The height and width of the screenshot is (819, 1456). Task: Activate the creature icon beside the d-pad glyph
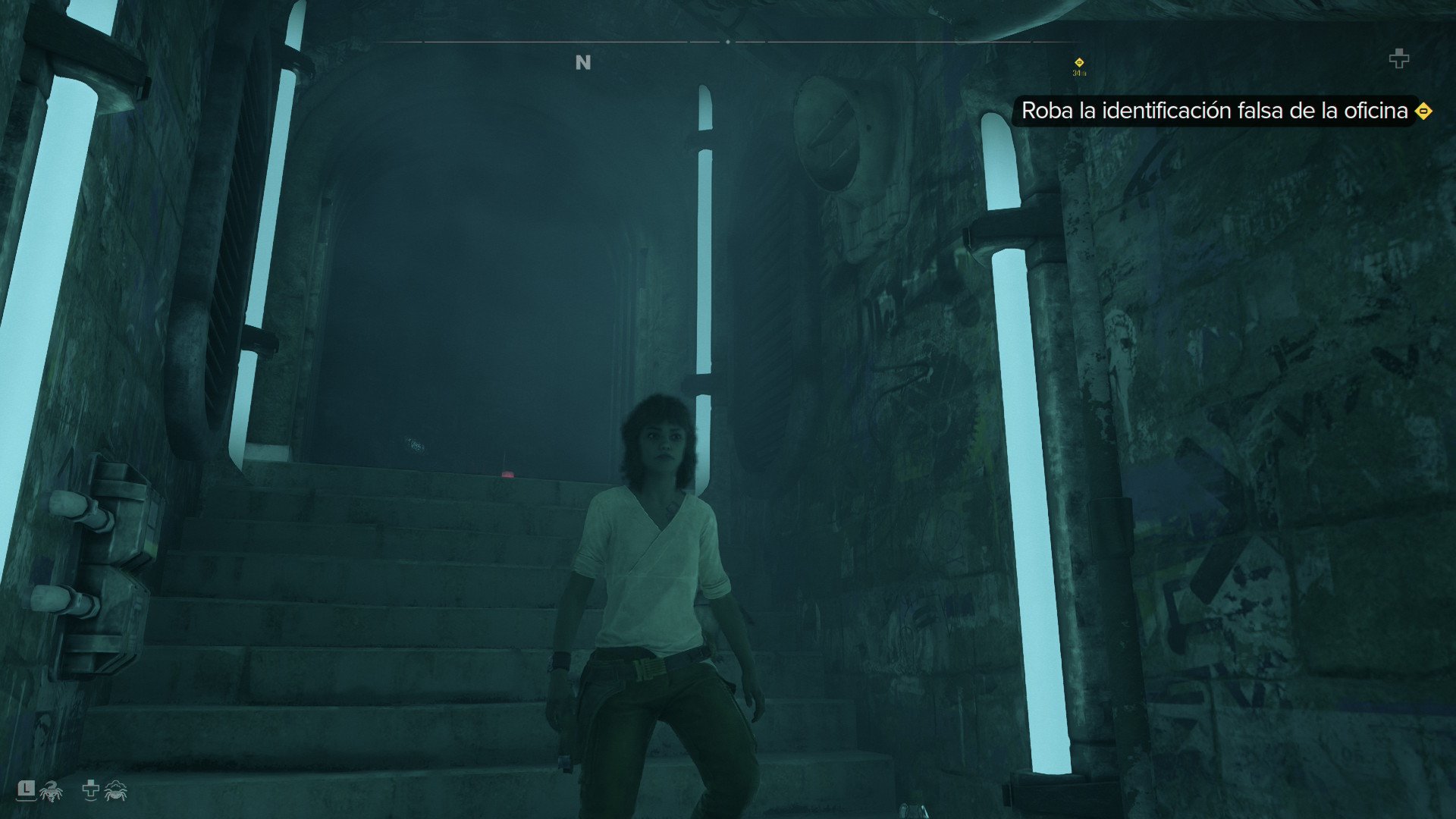pos(115,791)
